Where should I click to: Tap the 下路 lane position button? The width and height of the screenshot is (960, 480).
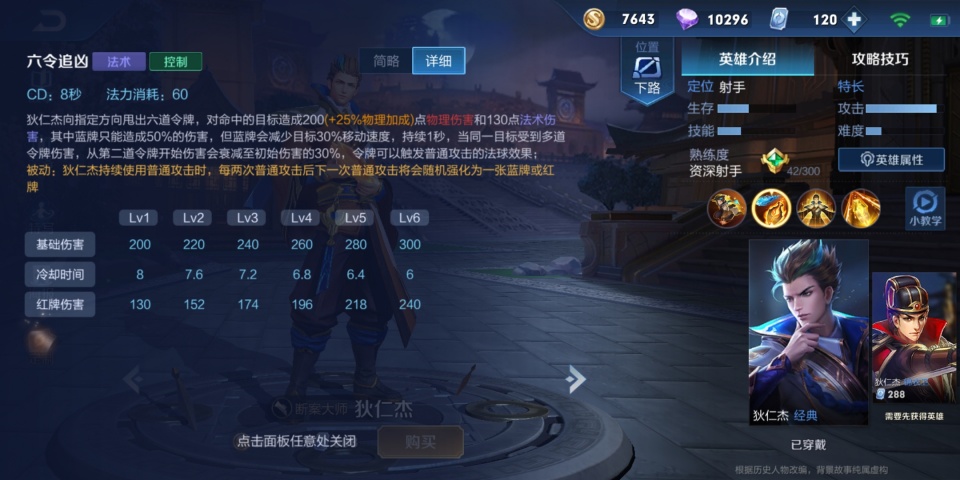(648, 73)
